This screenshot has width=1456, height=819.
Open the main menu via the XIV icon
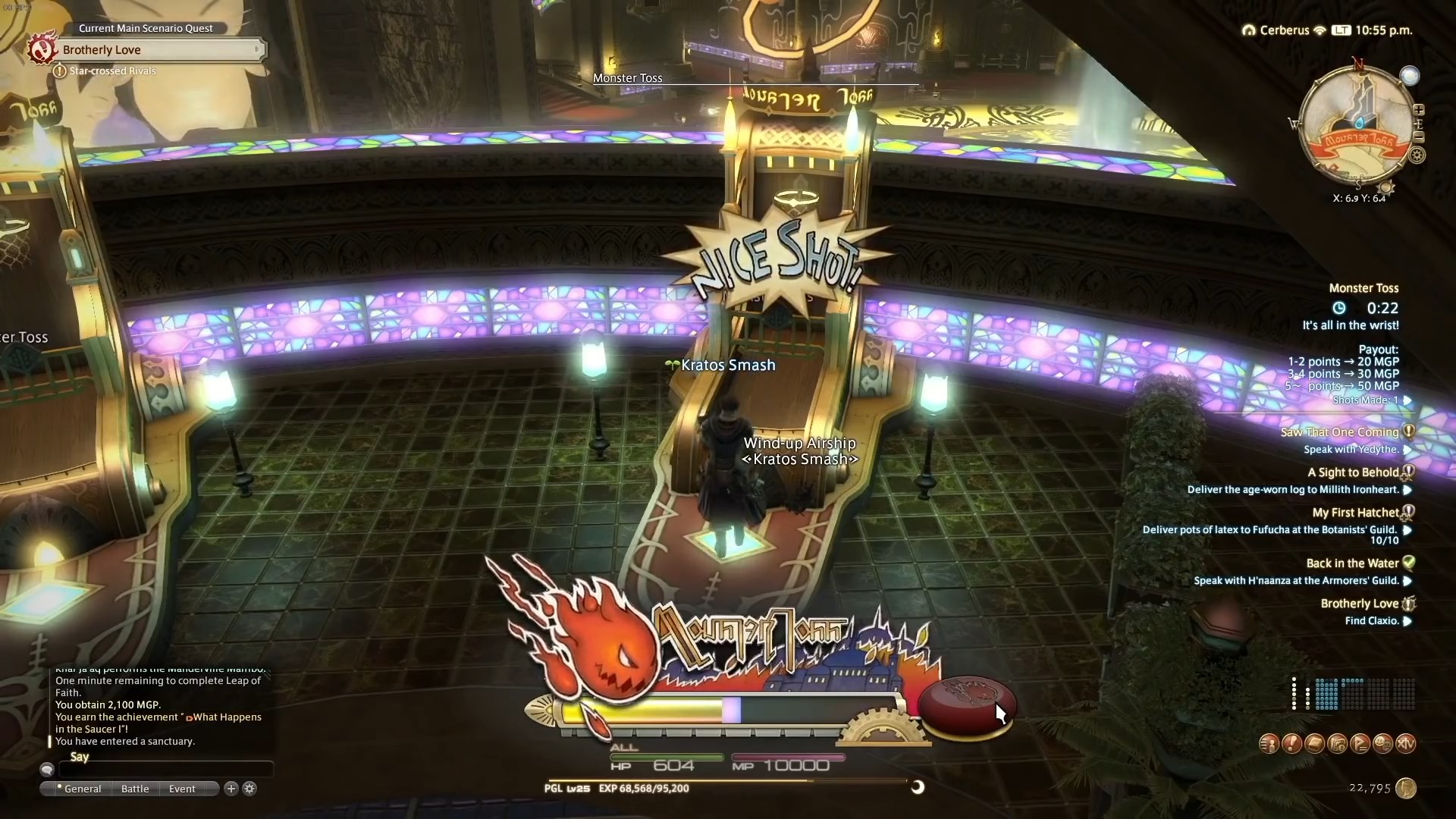(x=1407, y=743)
